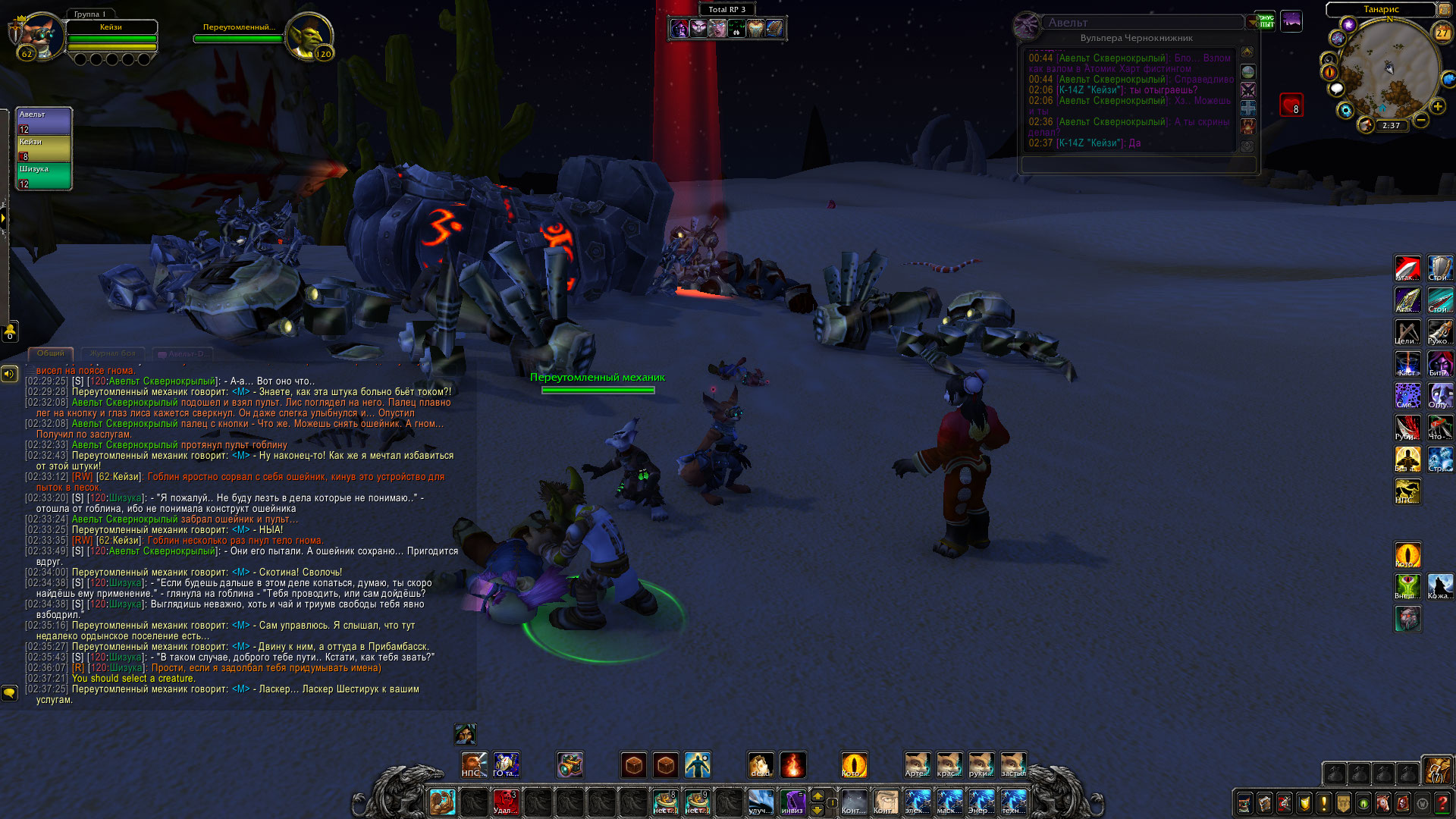The width and height of the screenshot is (1456, 819).
Task: Click the Переутомленный механик target portrait
Action: click(x=310, y=36)
